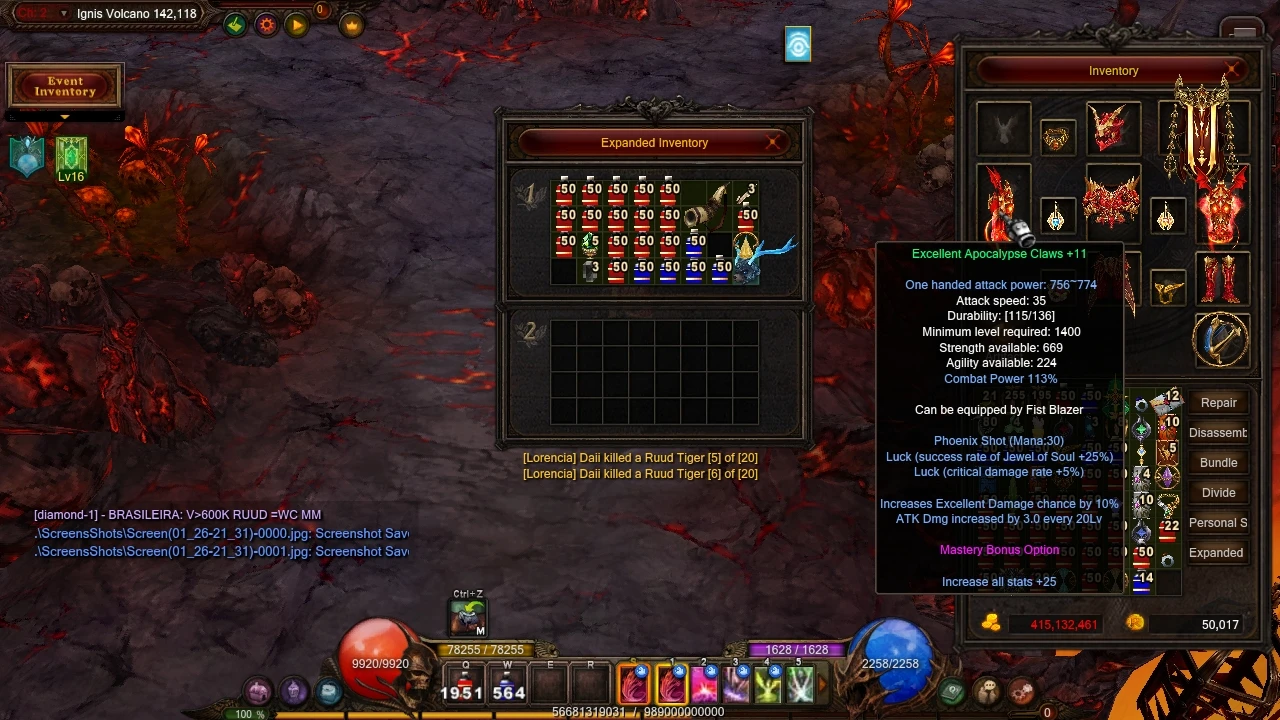
Task: Use the mana potion in W slot
Action: pyautogui.click(x=508, y=684)
